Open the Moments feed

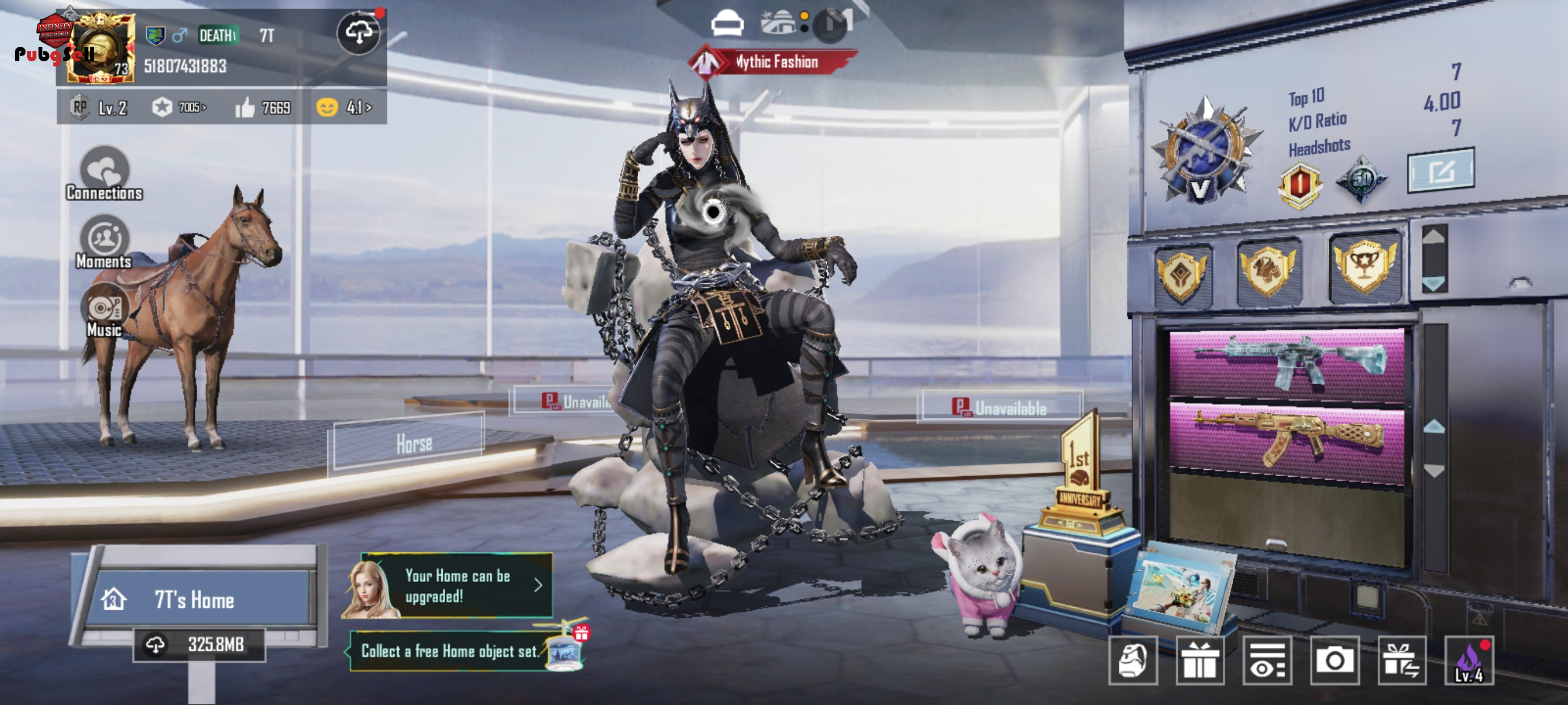point(104,242)
